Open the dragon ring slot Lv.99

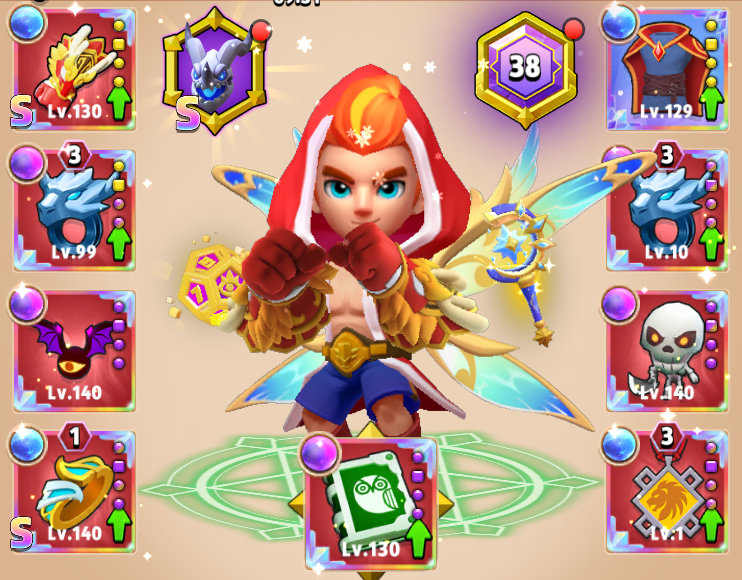pyautogui.click(x=73, y=211)
